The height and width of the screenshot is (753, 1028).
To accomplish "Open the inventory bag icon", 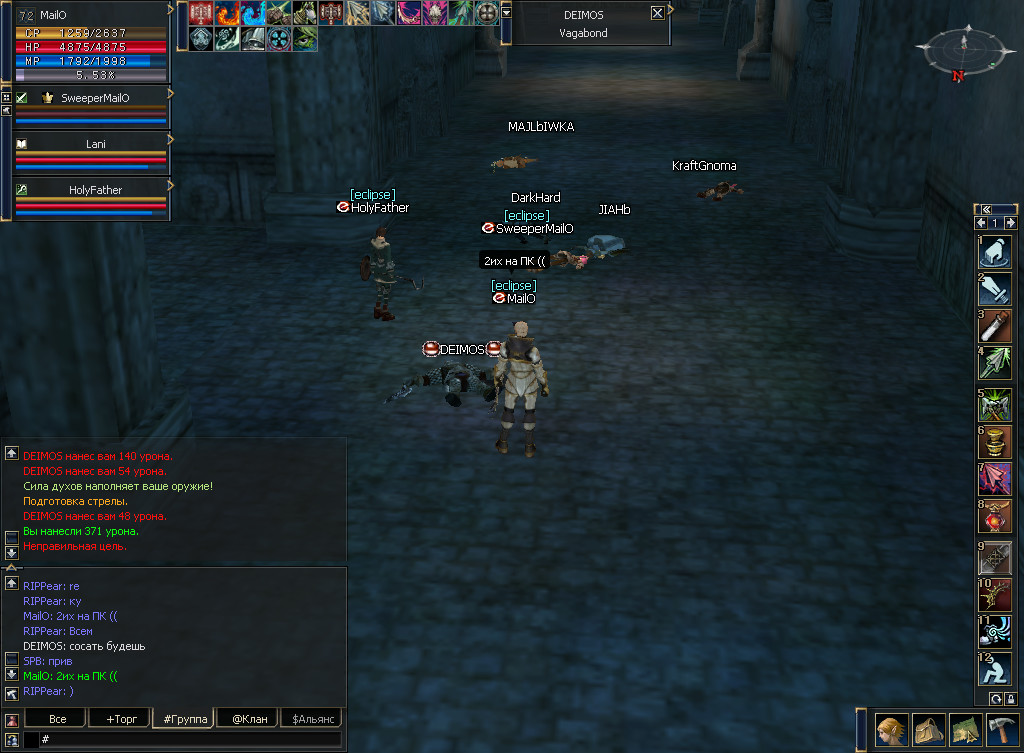I will pos(928,730).
